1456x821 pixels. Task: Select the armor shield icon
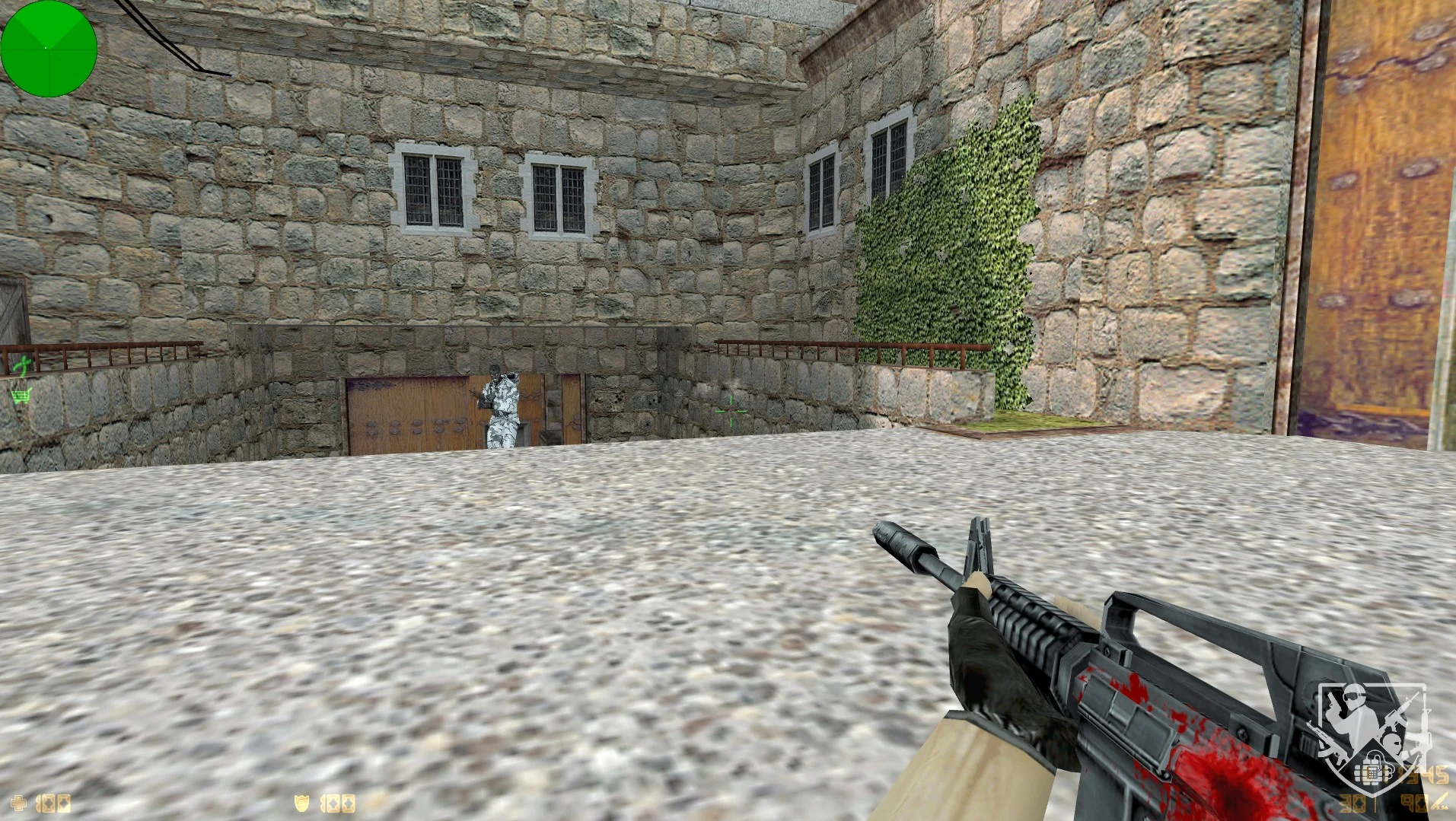(x=302, y=801)
